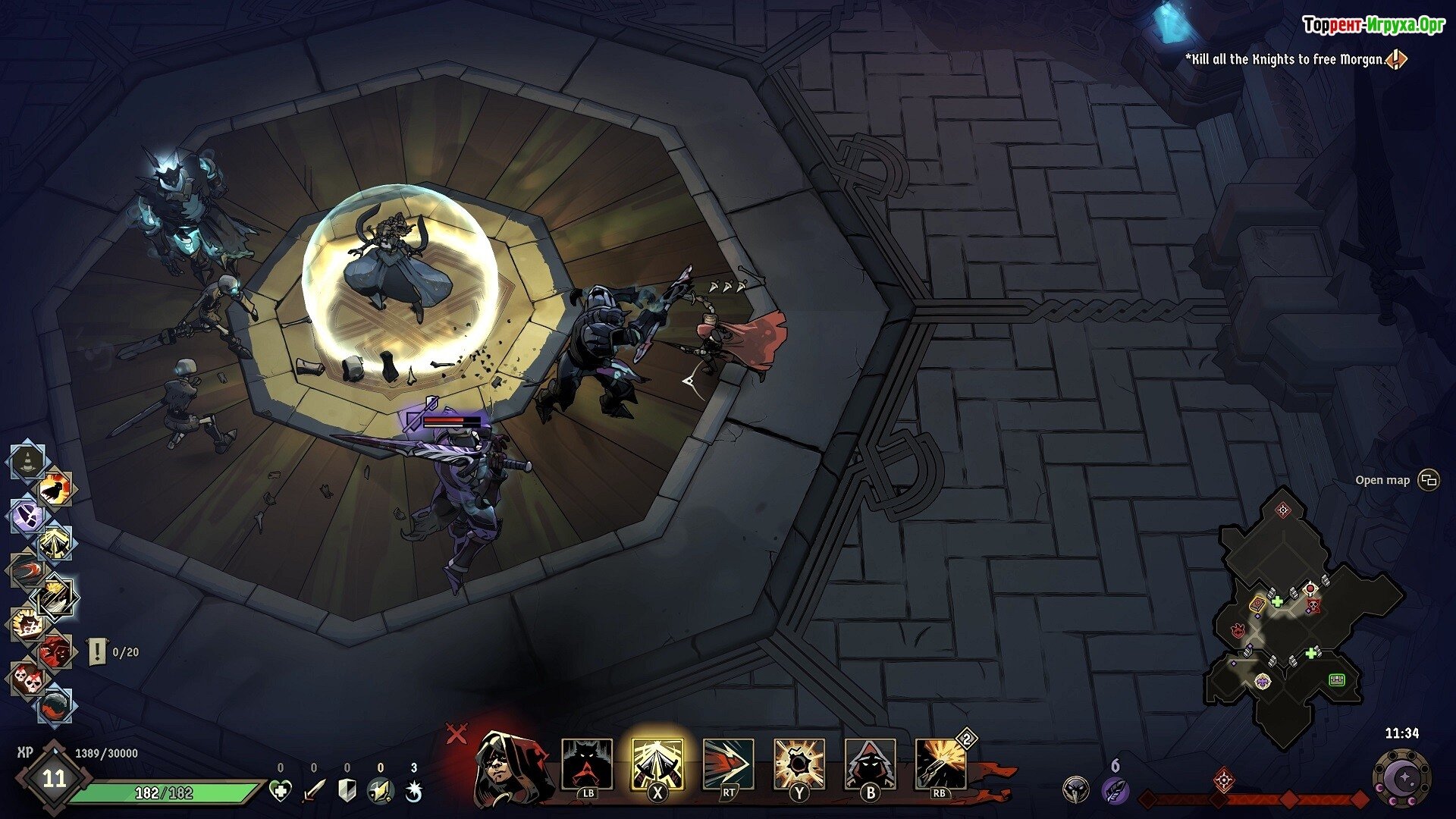Use the glowing crossed daggers ability
The width and height of the screenshot is (1456, 819).
point(657,764)
